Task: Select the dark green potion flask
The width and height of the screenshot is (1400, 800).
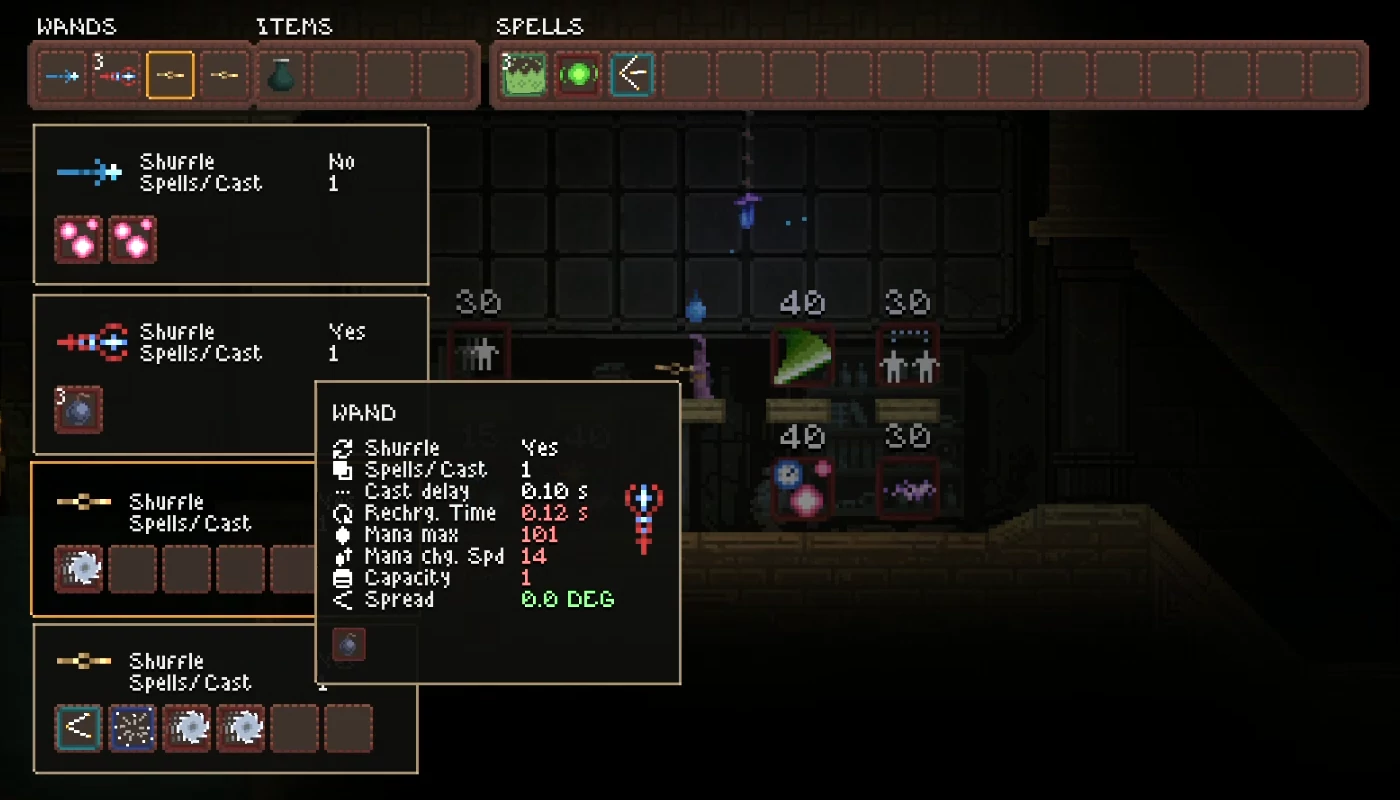Action: point(281,75)
